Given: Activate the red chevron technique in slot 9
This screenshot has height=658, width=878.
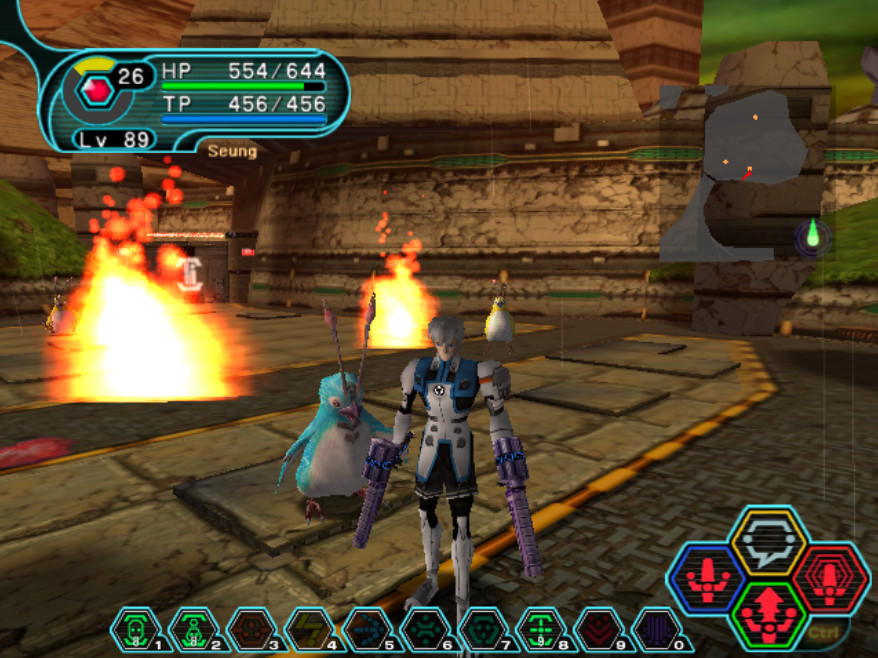Looking at the screenshot, I should tap(599, 630).
